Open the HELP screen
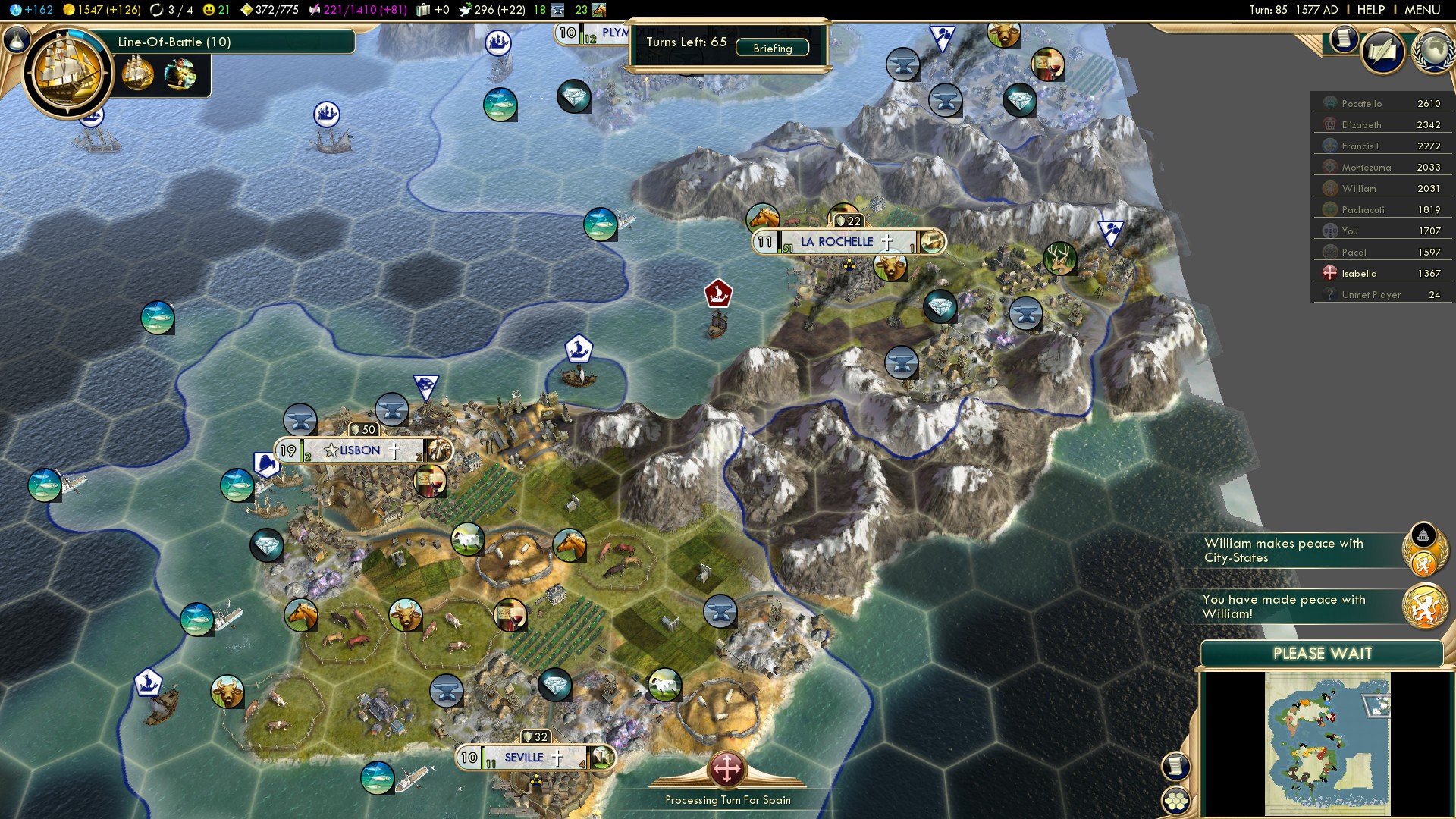This screenshot has width=1456, height=819. click(1370, 10)
